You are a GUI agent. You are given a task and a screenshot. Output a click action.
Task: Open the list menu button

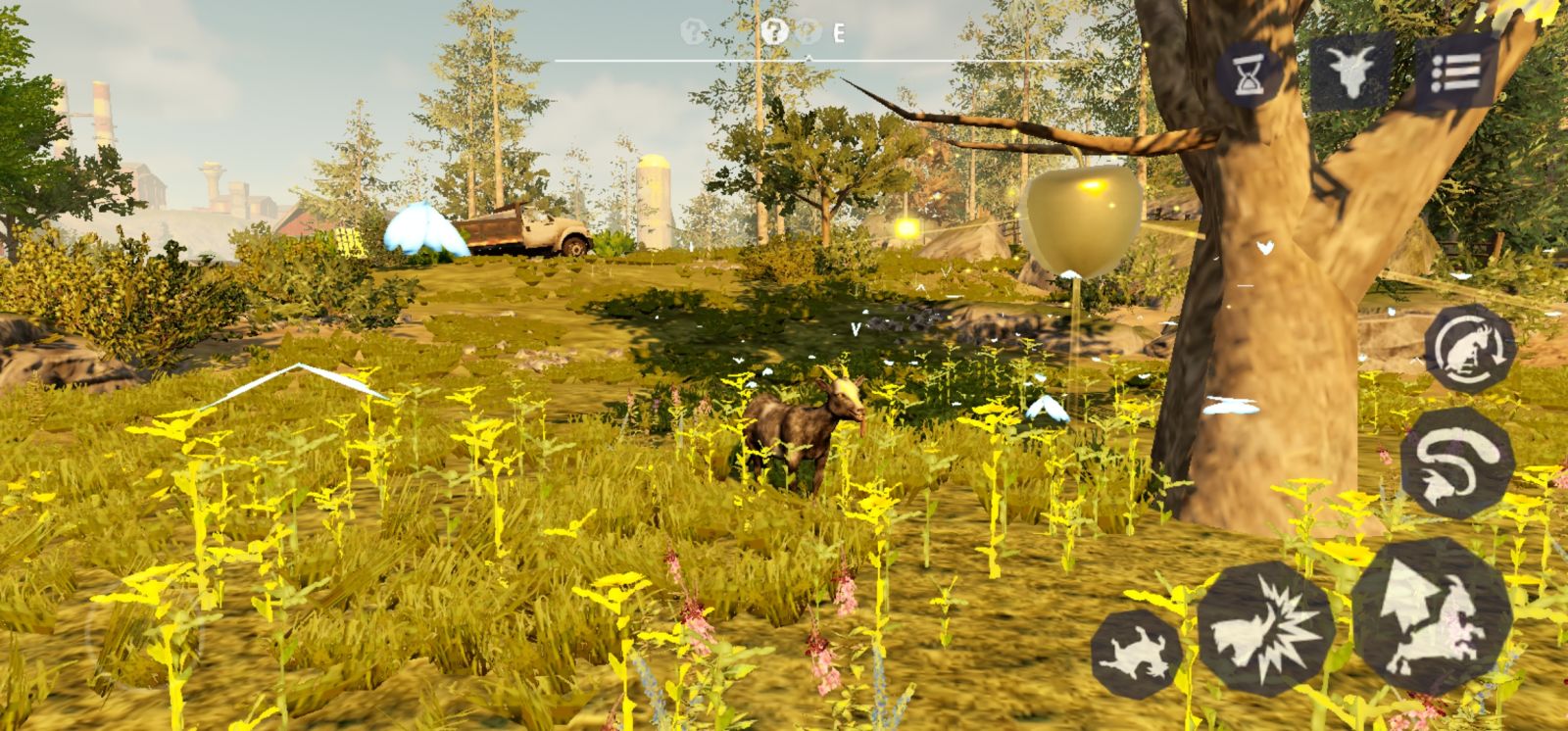click(x=1455, y=72)
